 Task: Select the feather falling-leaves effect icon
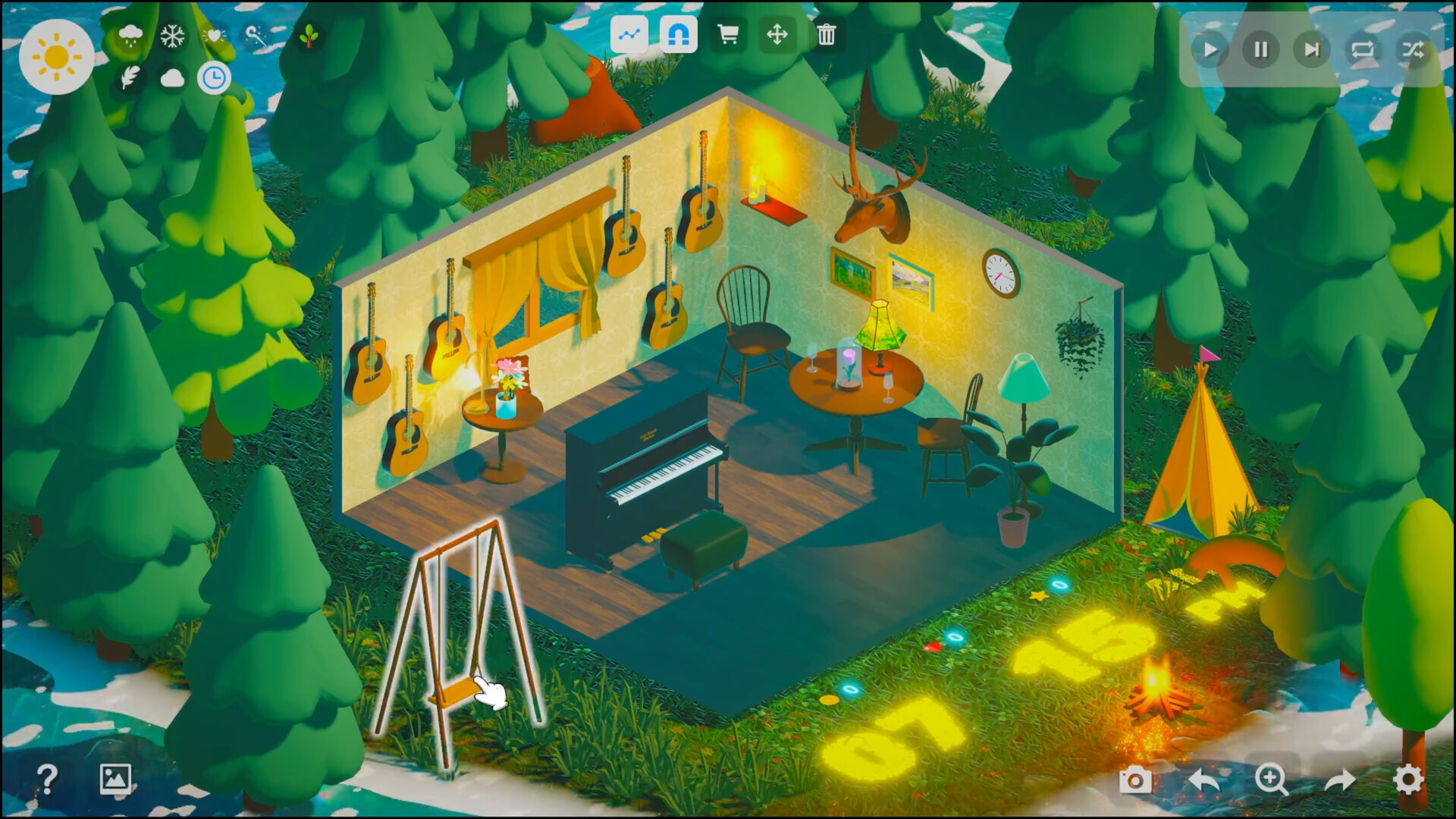click(130, 76)
